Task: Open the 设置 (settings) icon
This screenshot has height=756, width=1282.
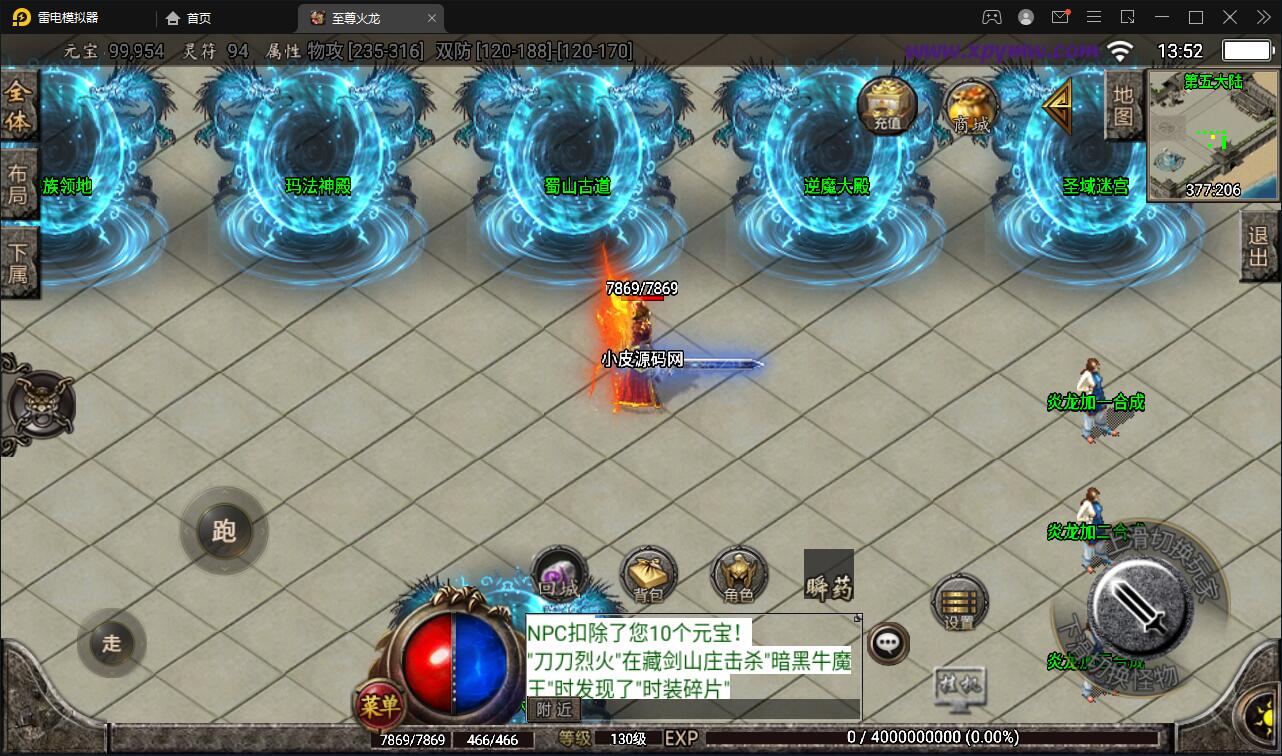Action: coord(959,603)
